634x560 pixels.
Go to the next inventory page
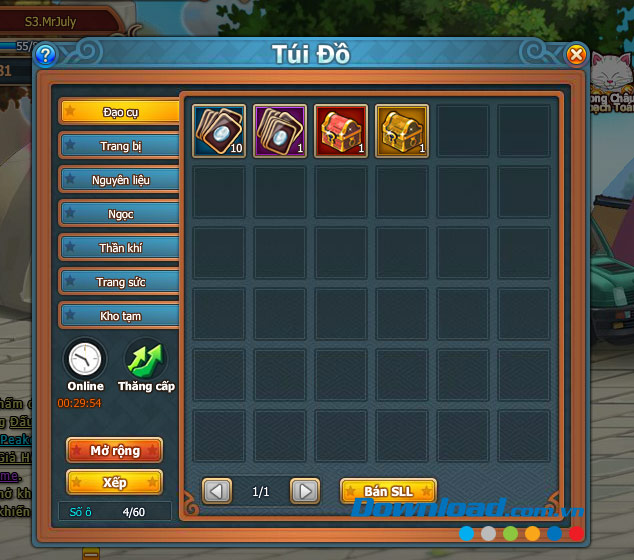click(305, 491)
